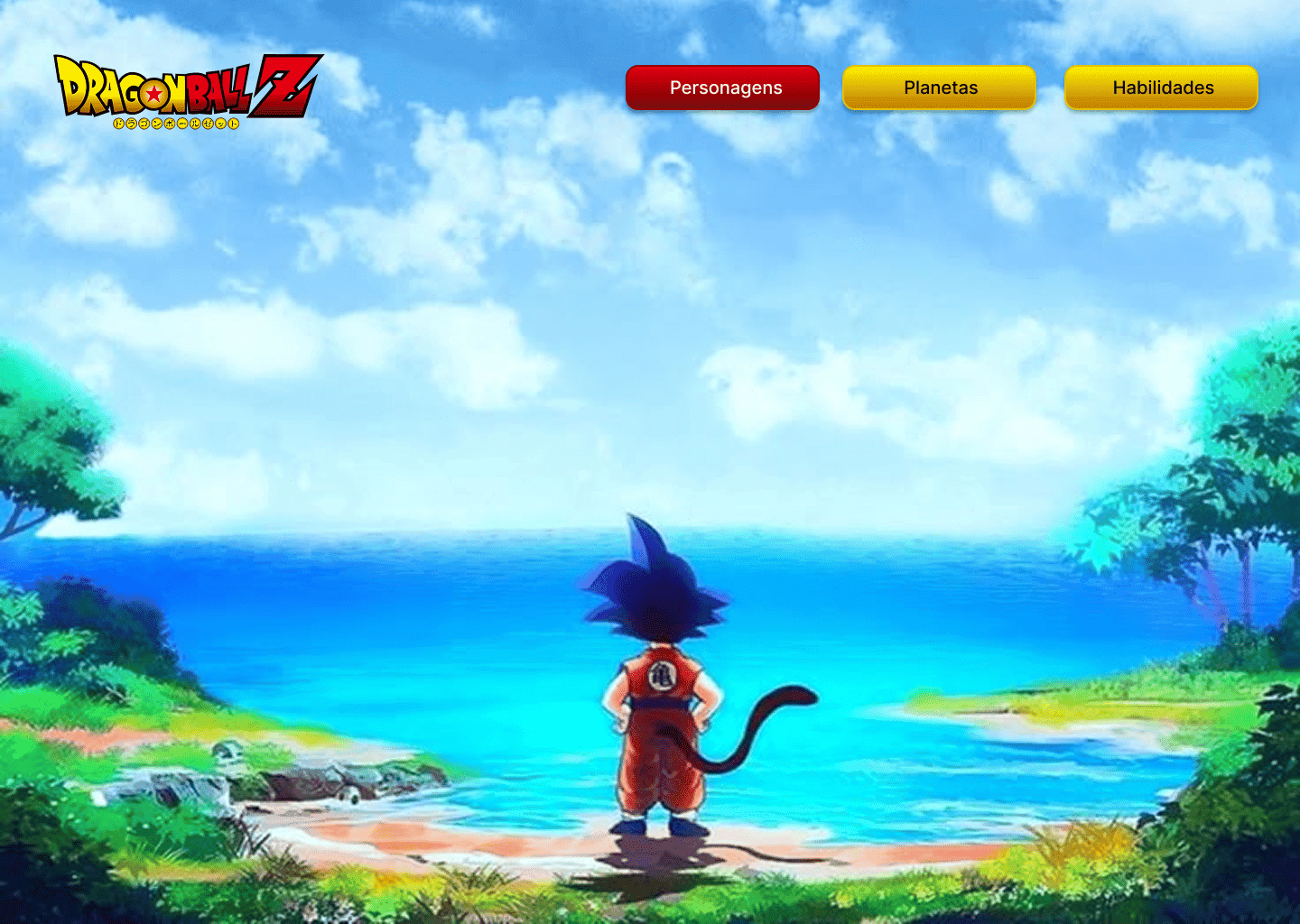Click the four-star dragon ball in the logo
This screenshot has width=1300, height=924.
(155, 93)
